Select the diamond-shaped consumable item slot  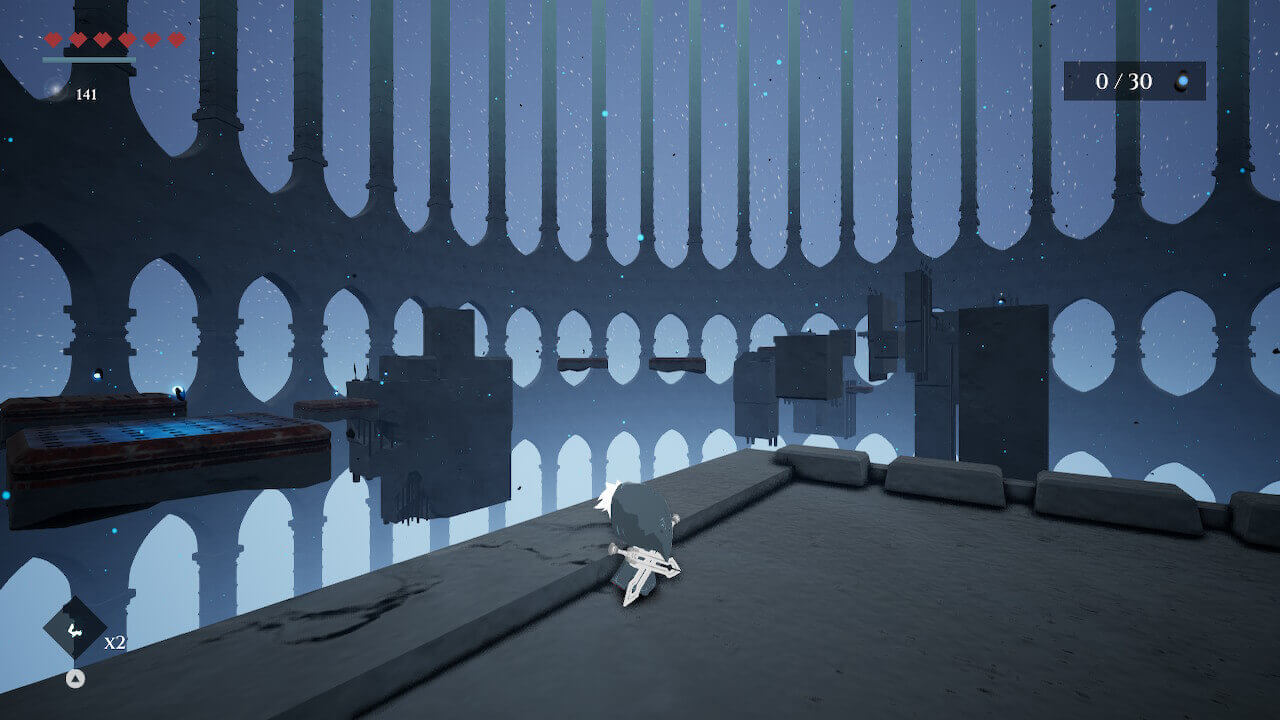click(x=74, y=628)
